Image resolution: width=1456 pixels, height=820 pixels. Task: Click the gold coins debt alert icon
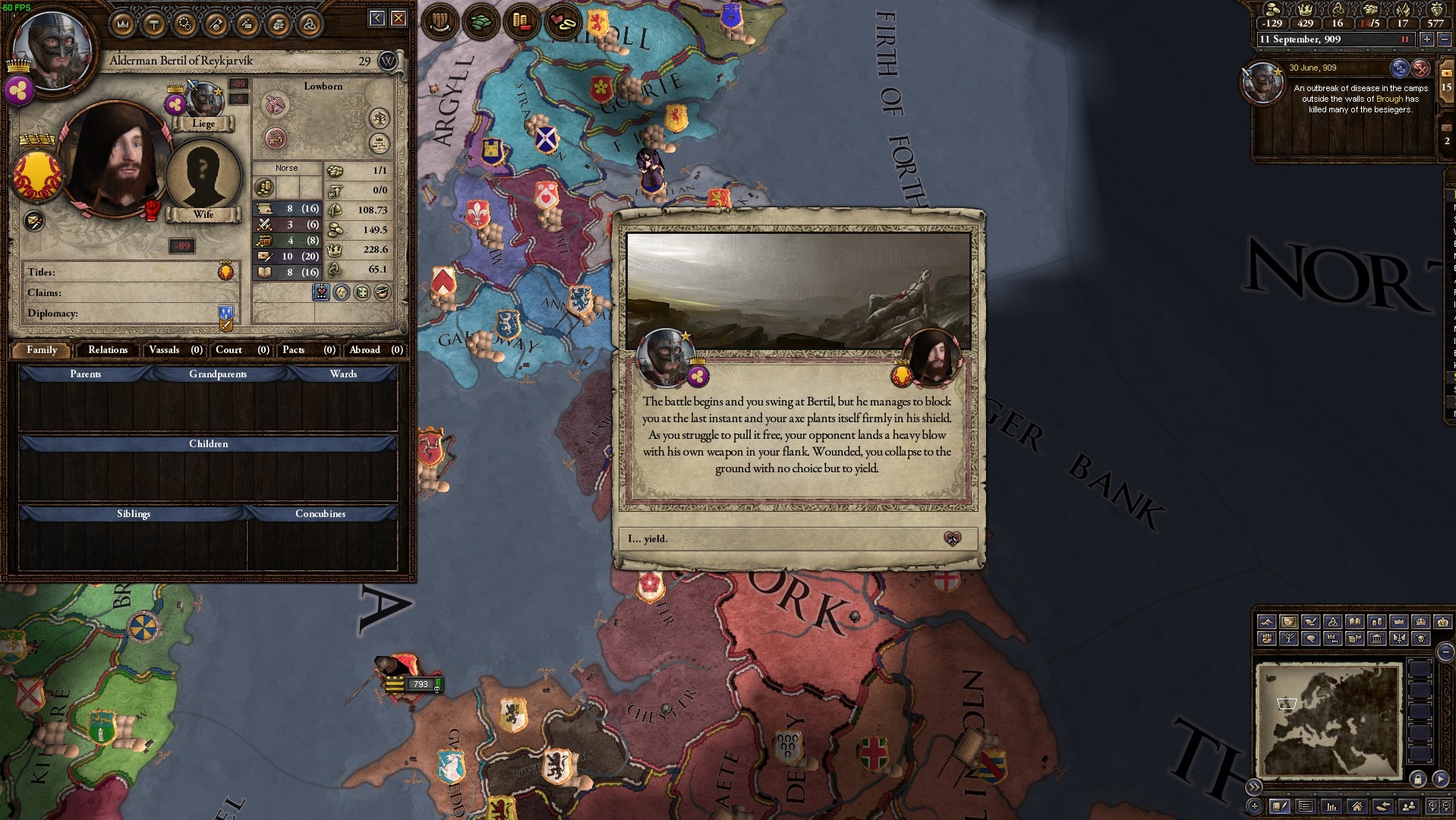pos(524,23)
